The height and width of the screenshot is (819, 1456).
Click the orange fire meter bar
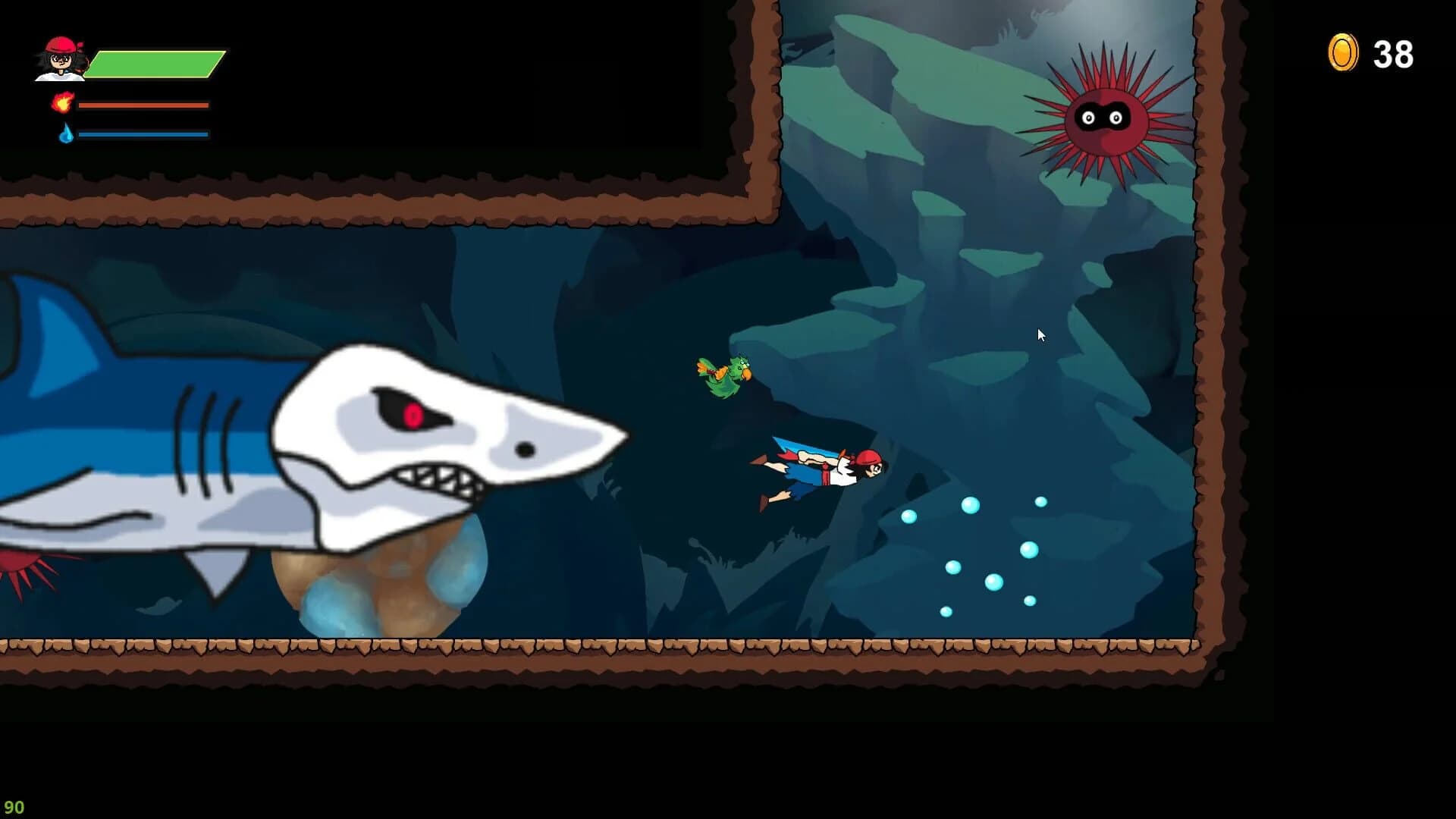tap(144, 104)
